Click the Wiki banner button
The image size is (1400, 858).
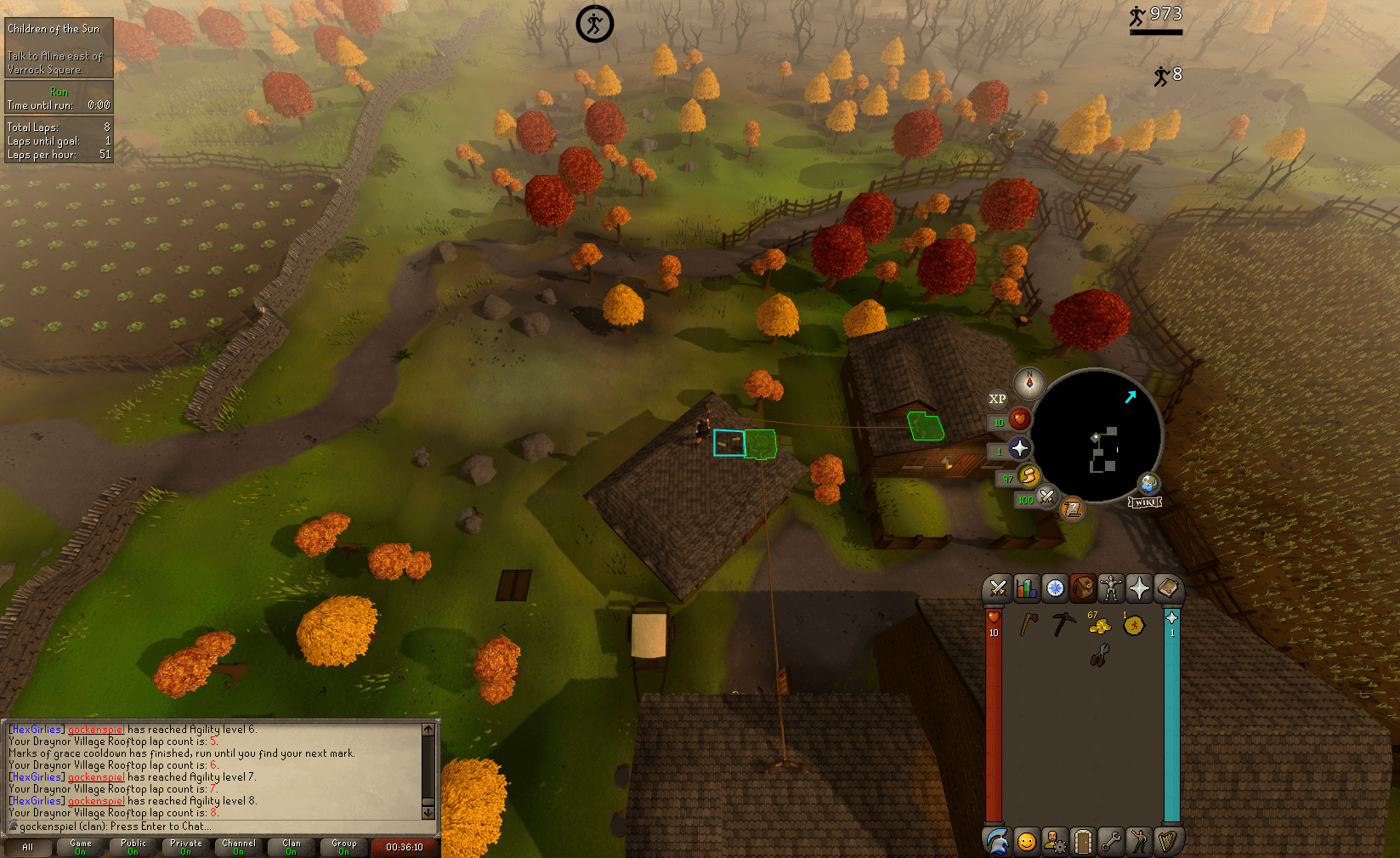tap(1146, 502)
